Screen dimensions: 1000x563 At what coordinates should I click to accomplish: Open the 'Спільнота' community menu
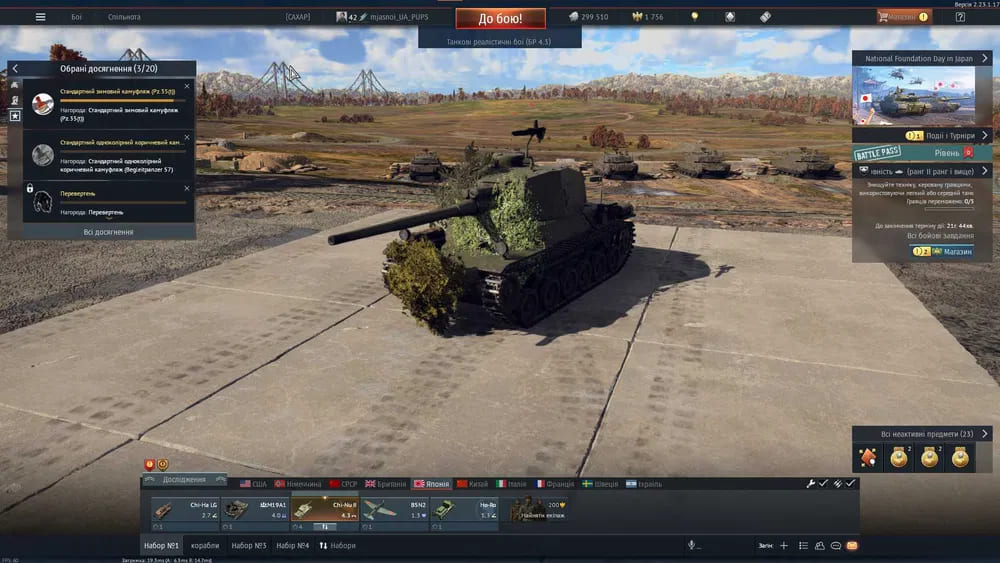coord(124,17)
